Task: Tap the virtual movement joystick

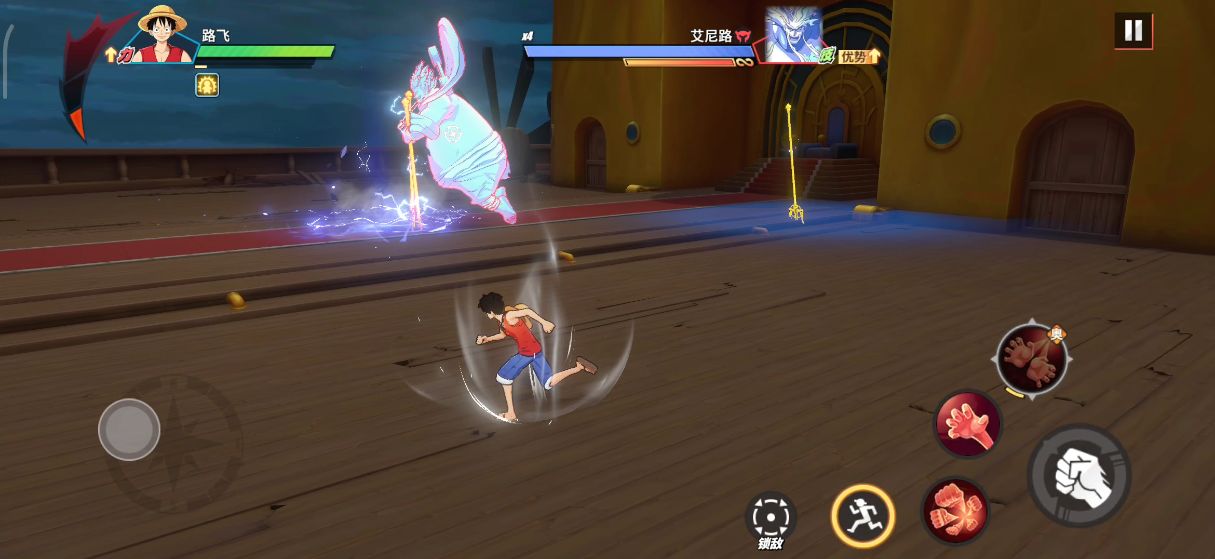Action: [129, 429]
